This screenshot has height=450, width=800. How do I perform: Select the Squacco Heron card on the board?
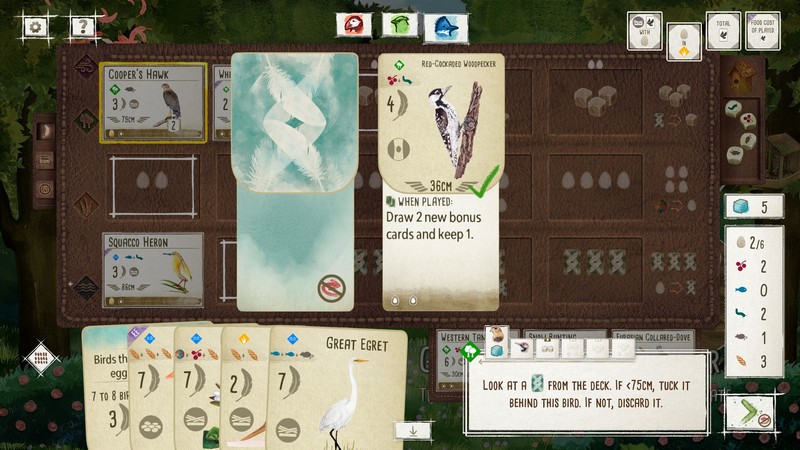point(153,269)
